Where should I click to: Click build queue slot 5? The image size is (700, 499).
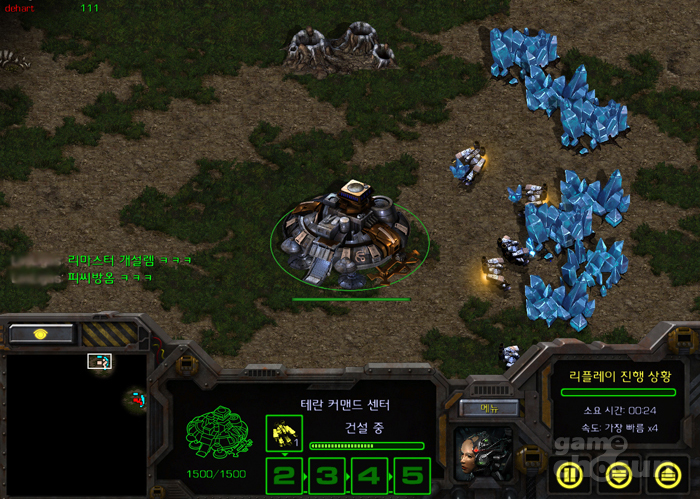point(412,474)
